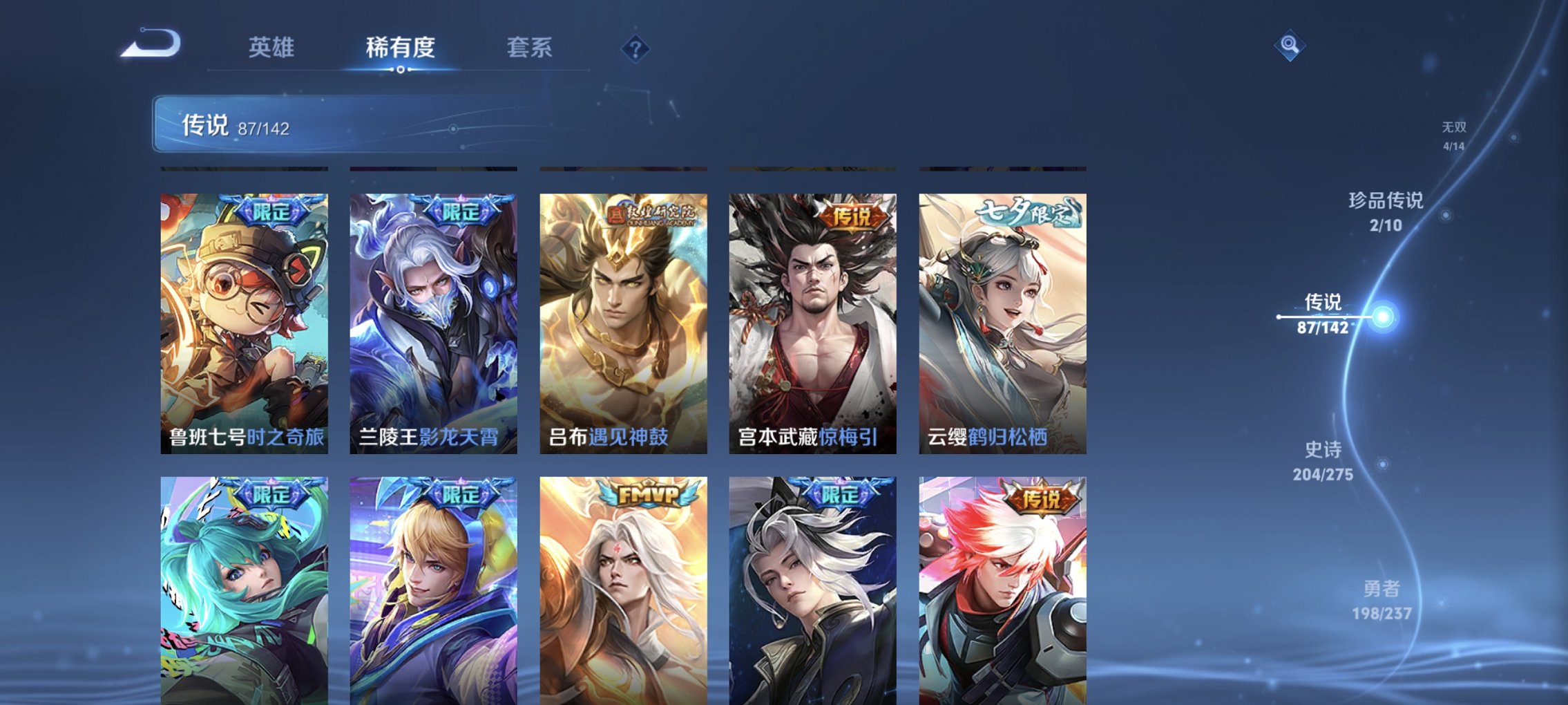Tap the question mark help icon

(635, 48)
